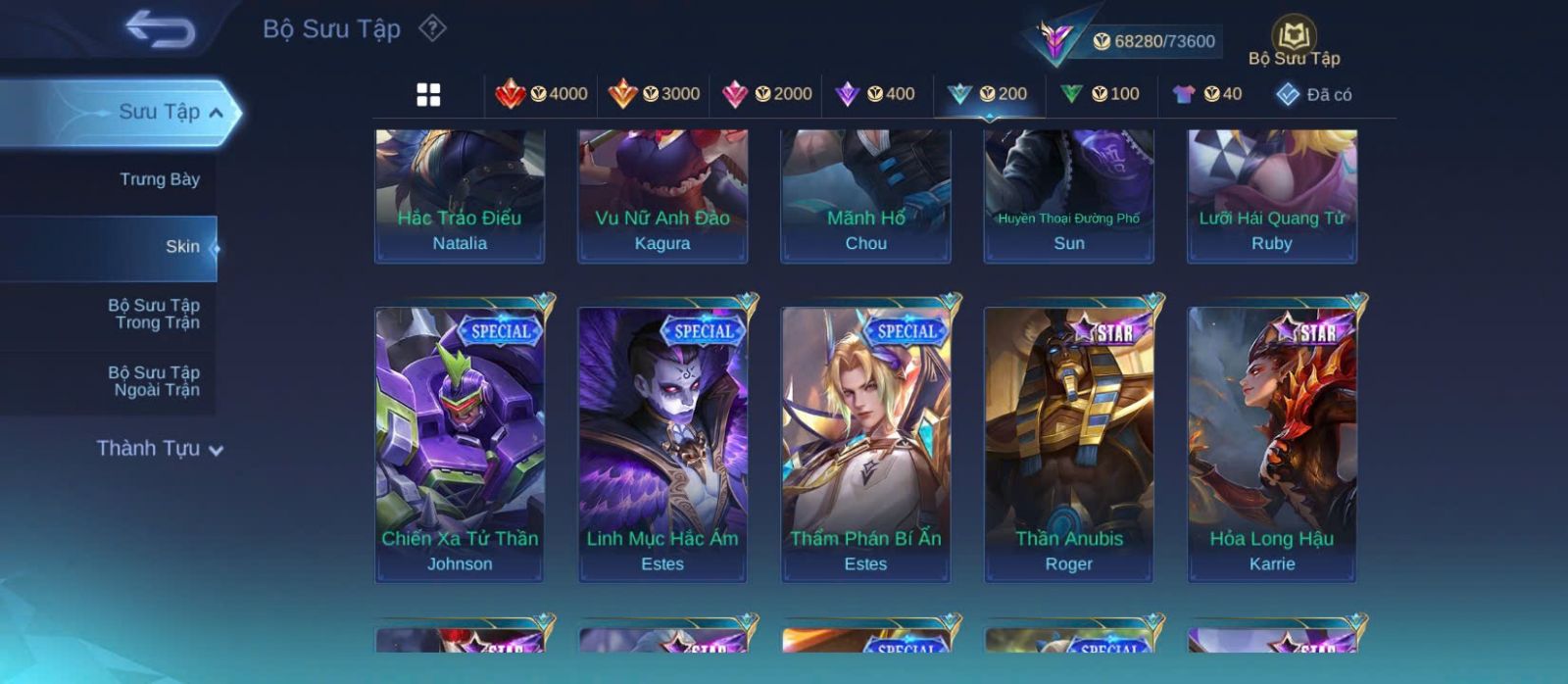1568x684 pixels.
Task: Open Bộ Sưu Tập Ngoài Trận
Action: click(155, 381)
